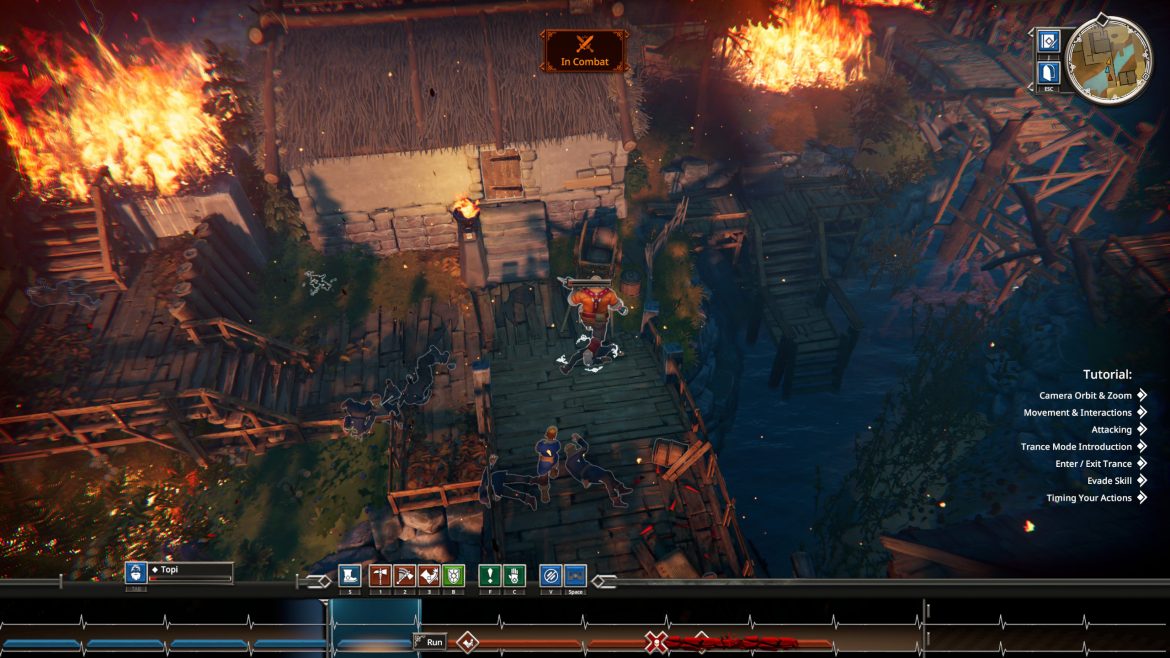Select the green exclamation mark action
This screenshot has width=1170, height=658.
point(489,575)
